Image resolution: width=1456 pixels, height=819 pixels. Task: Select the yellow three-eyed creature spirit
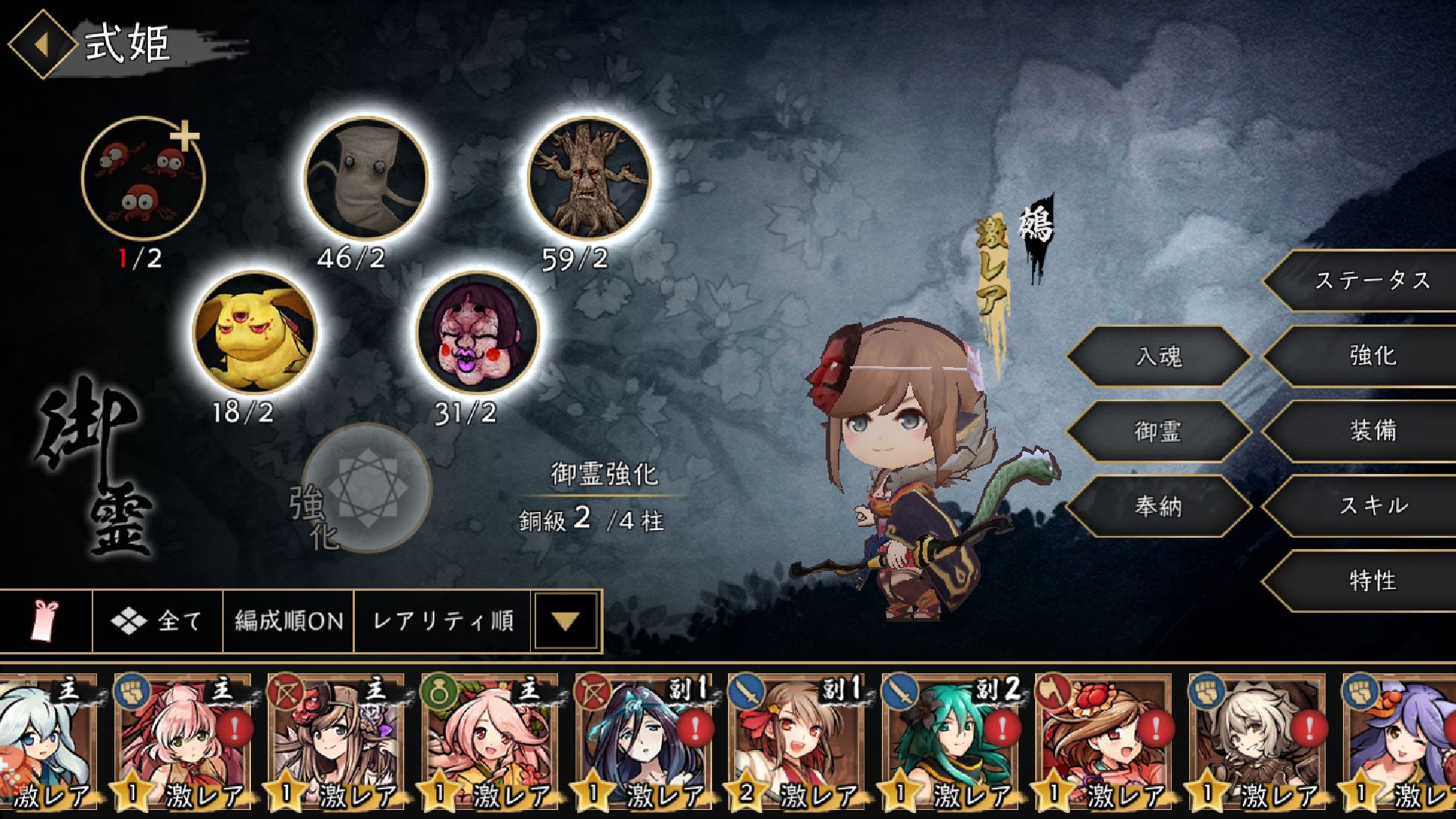[x=255, y=333]
